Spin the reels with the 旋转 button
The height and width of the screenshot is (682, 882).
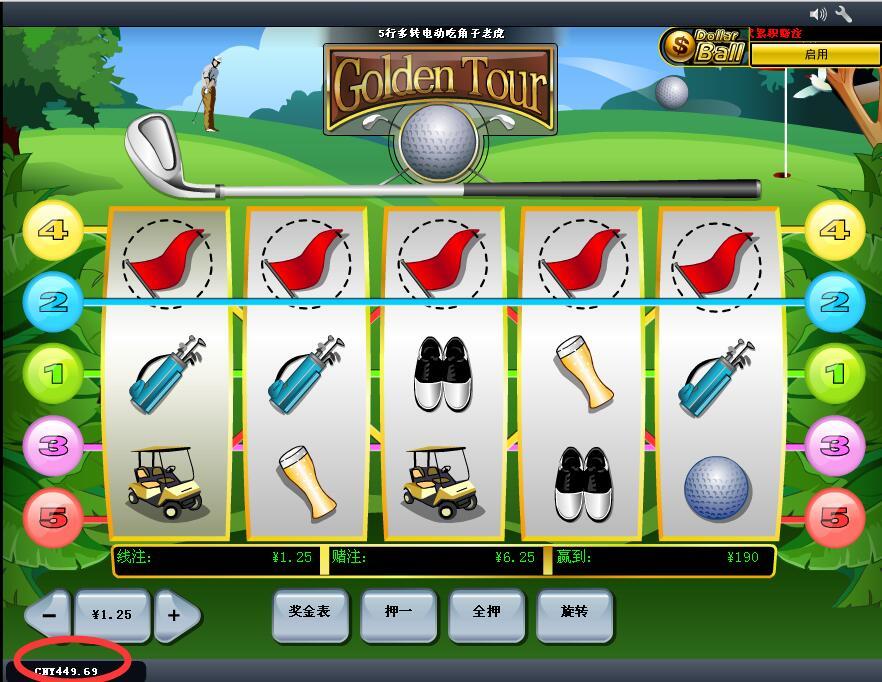coord(574,611)
